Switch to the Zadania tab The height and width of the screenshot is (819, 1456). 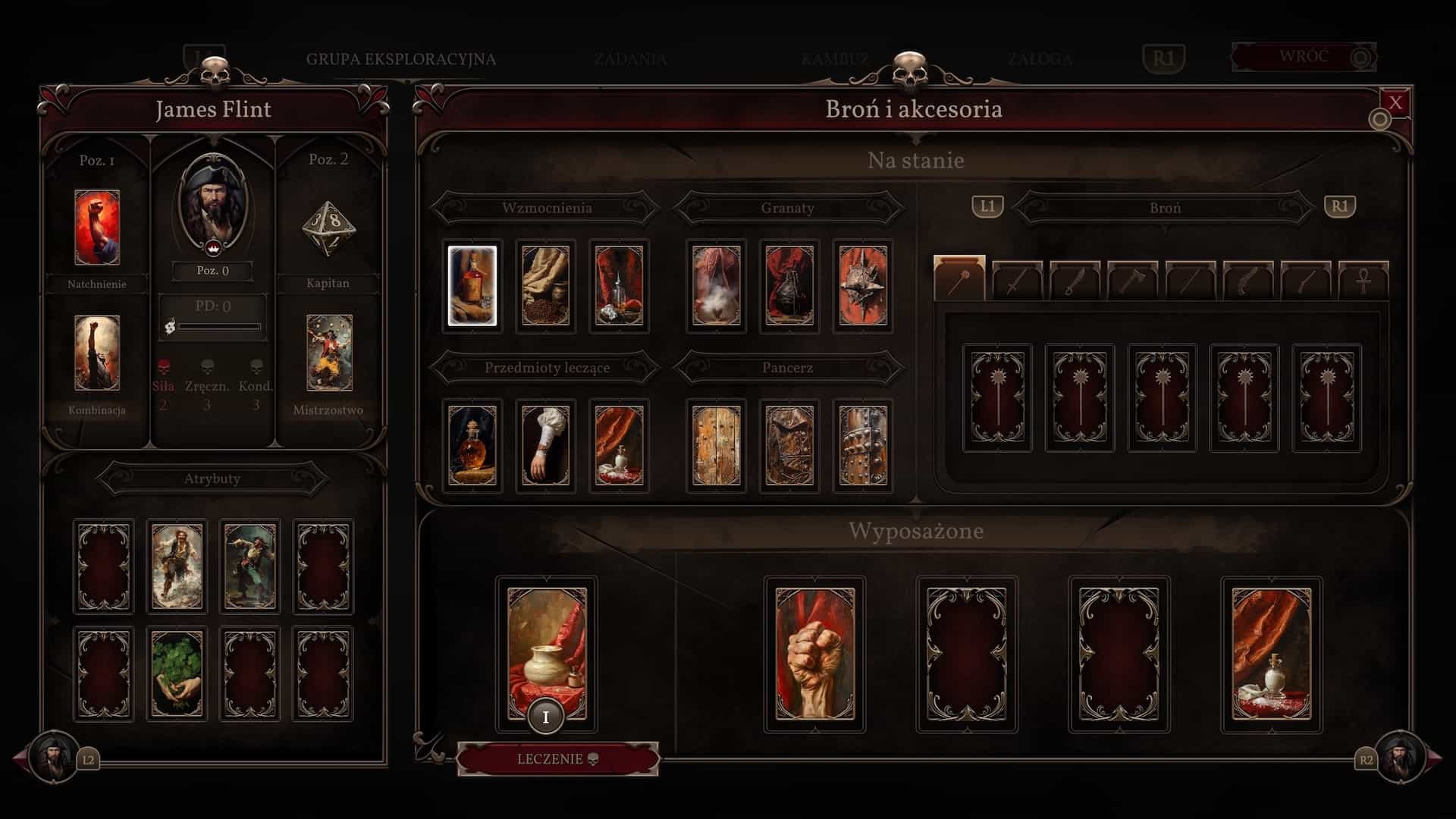(630, 59)
